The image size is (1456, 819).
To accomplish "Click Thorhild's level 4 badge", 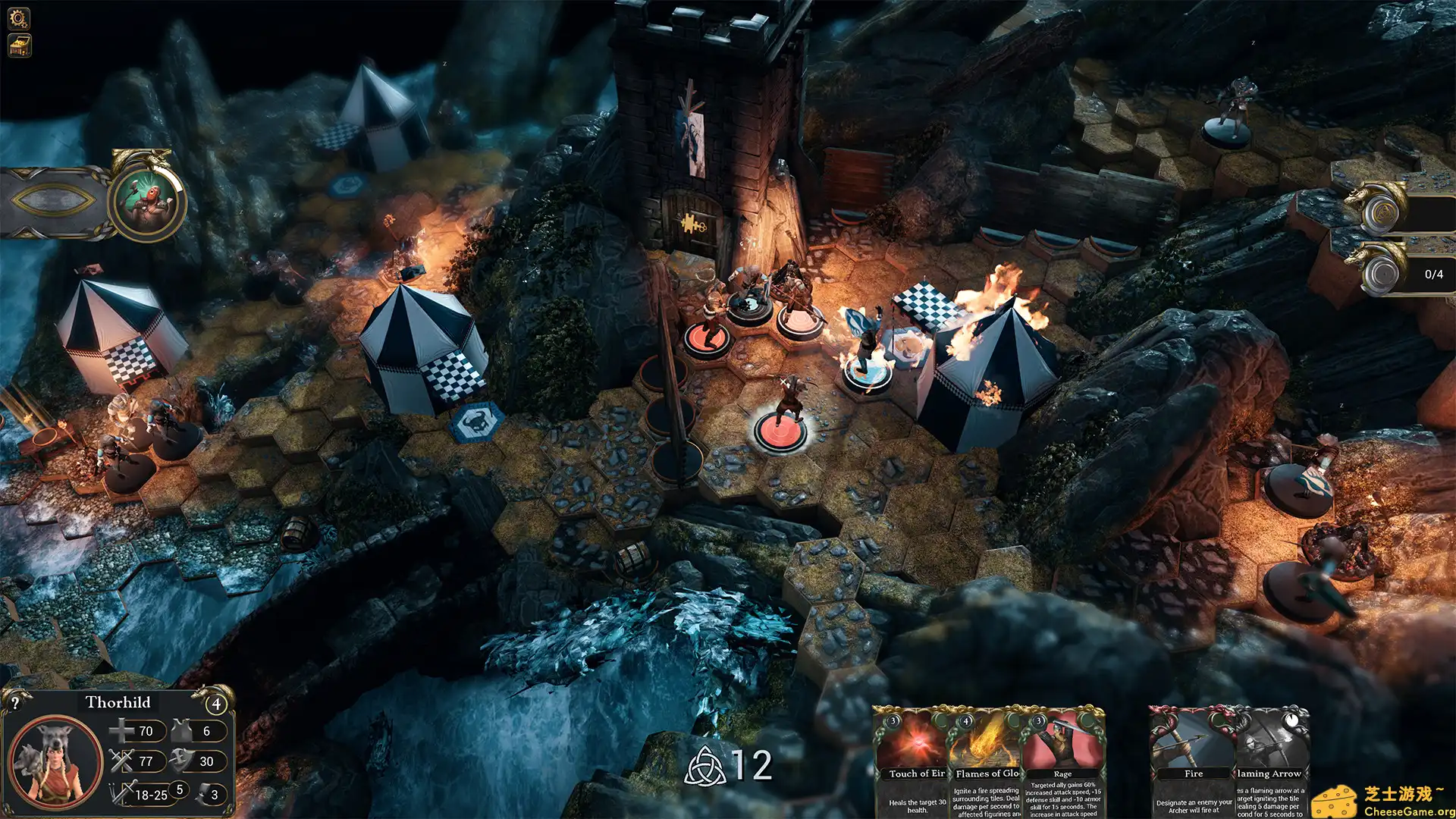I will 217,704.
